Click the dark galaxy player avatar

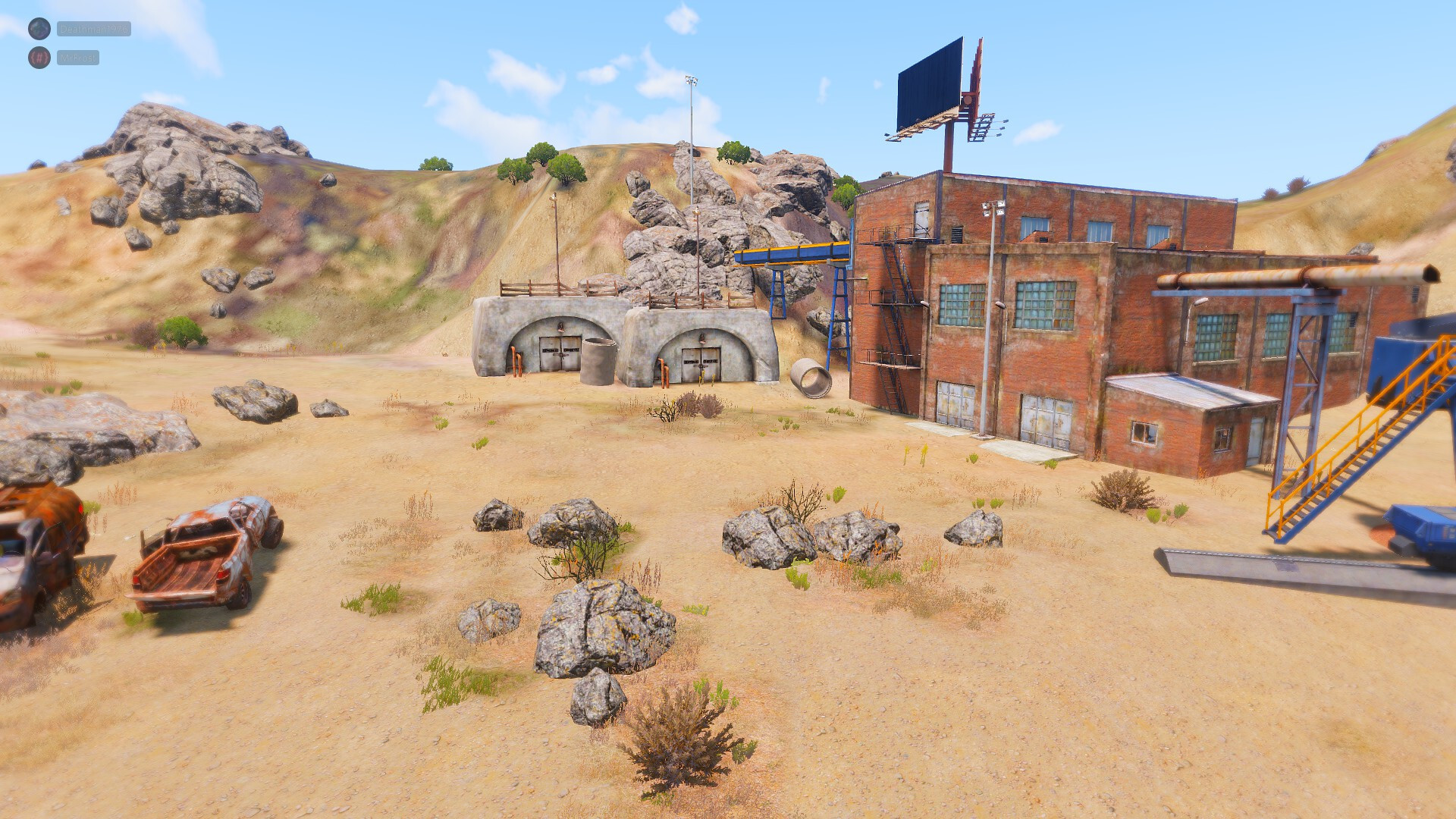(39, 29)
